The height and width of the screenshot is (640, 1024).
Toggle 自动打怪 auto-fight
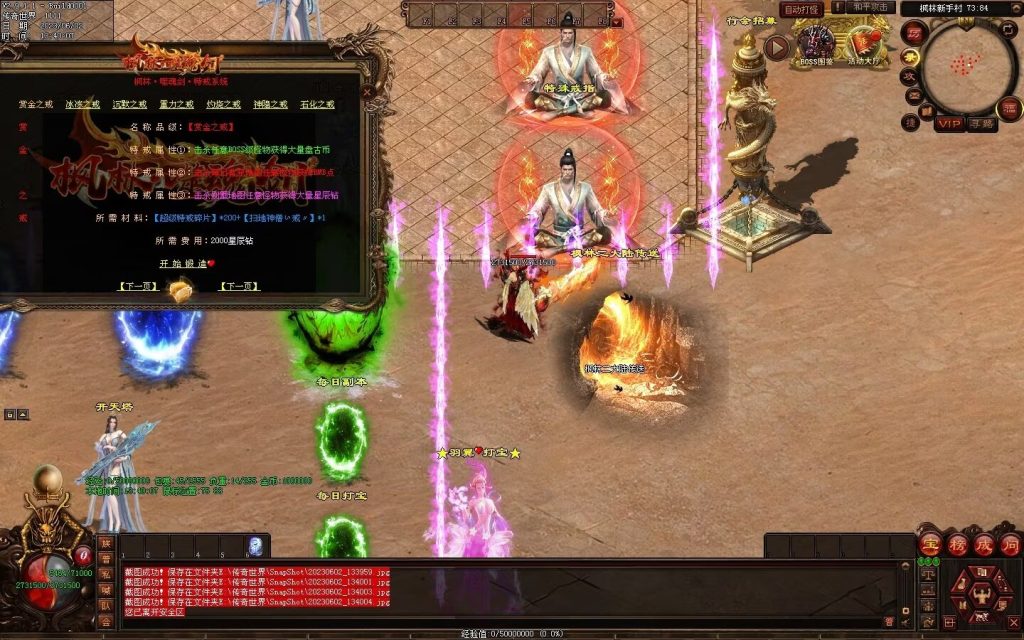click(x=803, y=9)
